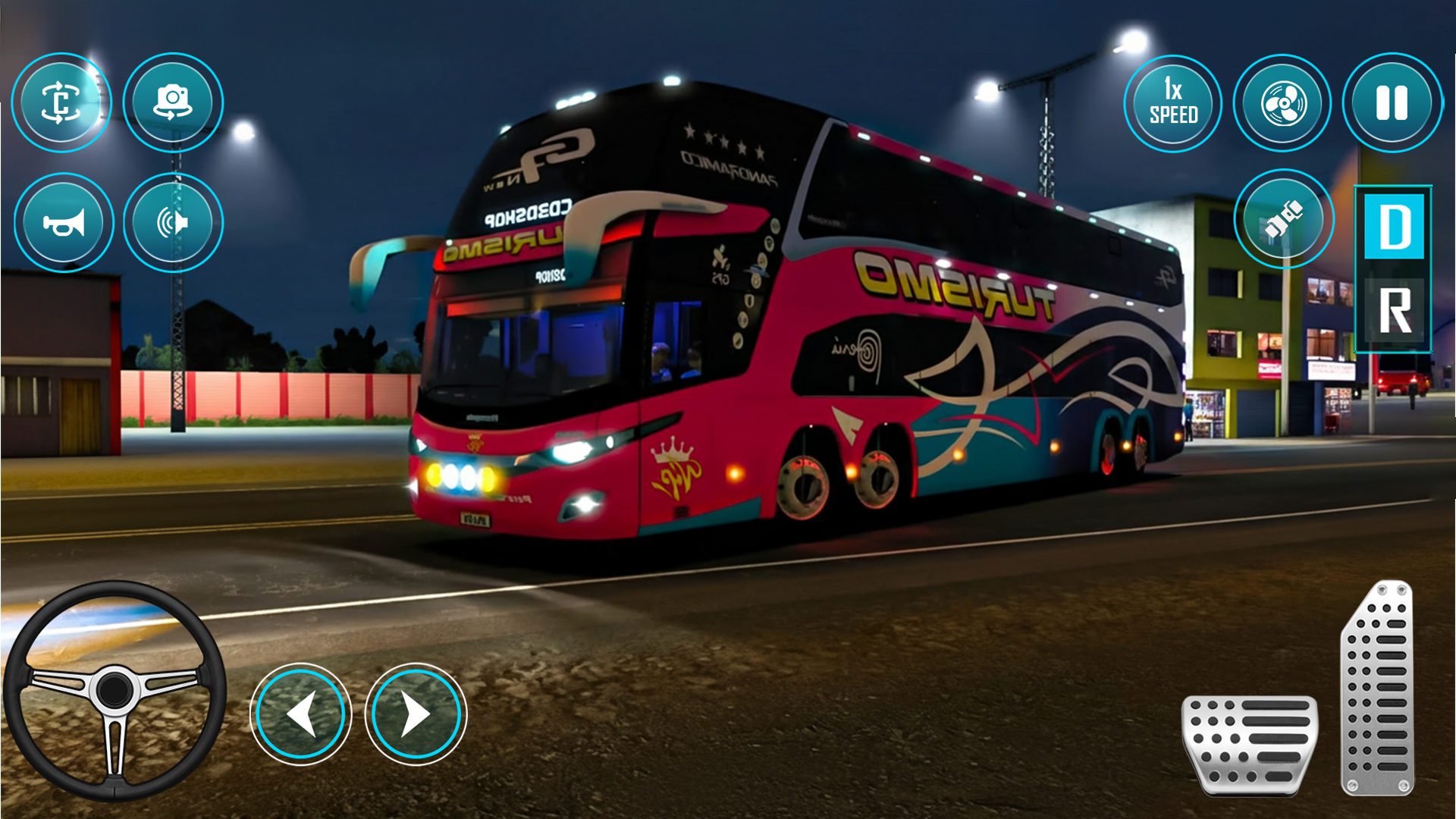This screenshot has height=819, width=1456.
Task: Switch the camera with the camera icon
Action: coord(173,102)
